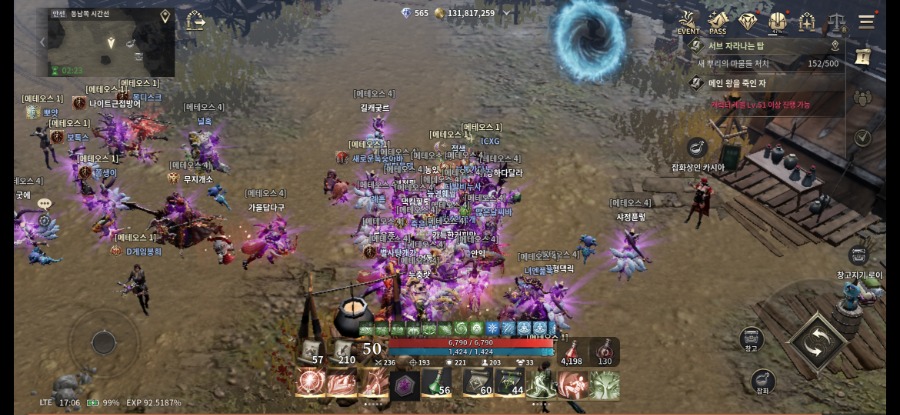Open the quest scroll icon
The image size is (900, 415).
pos(863,57)
